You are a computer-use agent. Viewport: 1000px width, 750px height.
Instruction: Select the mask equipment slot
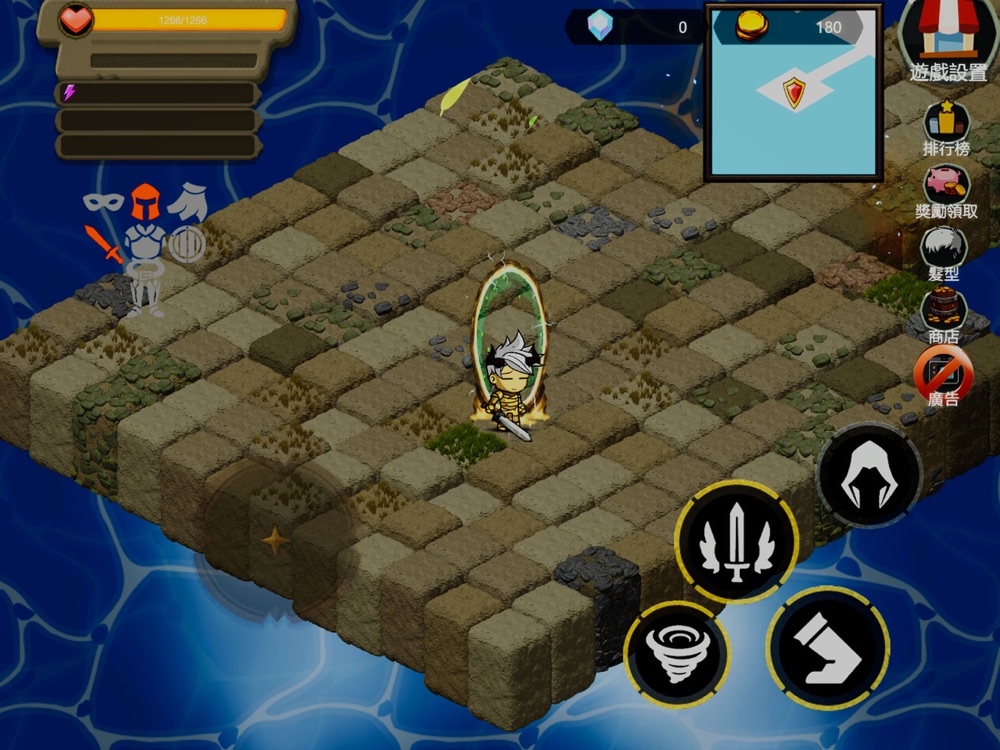102,201
